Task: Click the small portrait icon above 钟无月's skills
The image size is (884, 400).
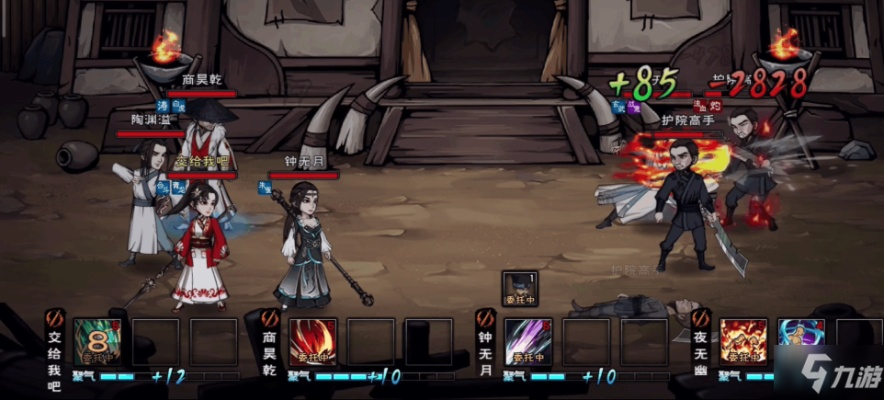Action: click(x=517, y=288)
